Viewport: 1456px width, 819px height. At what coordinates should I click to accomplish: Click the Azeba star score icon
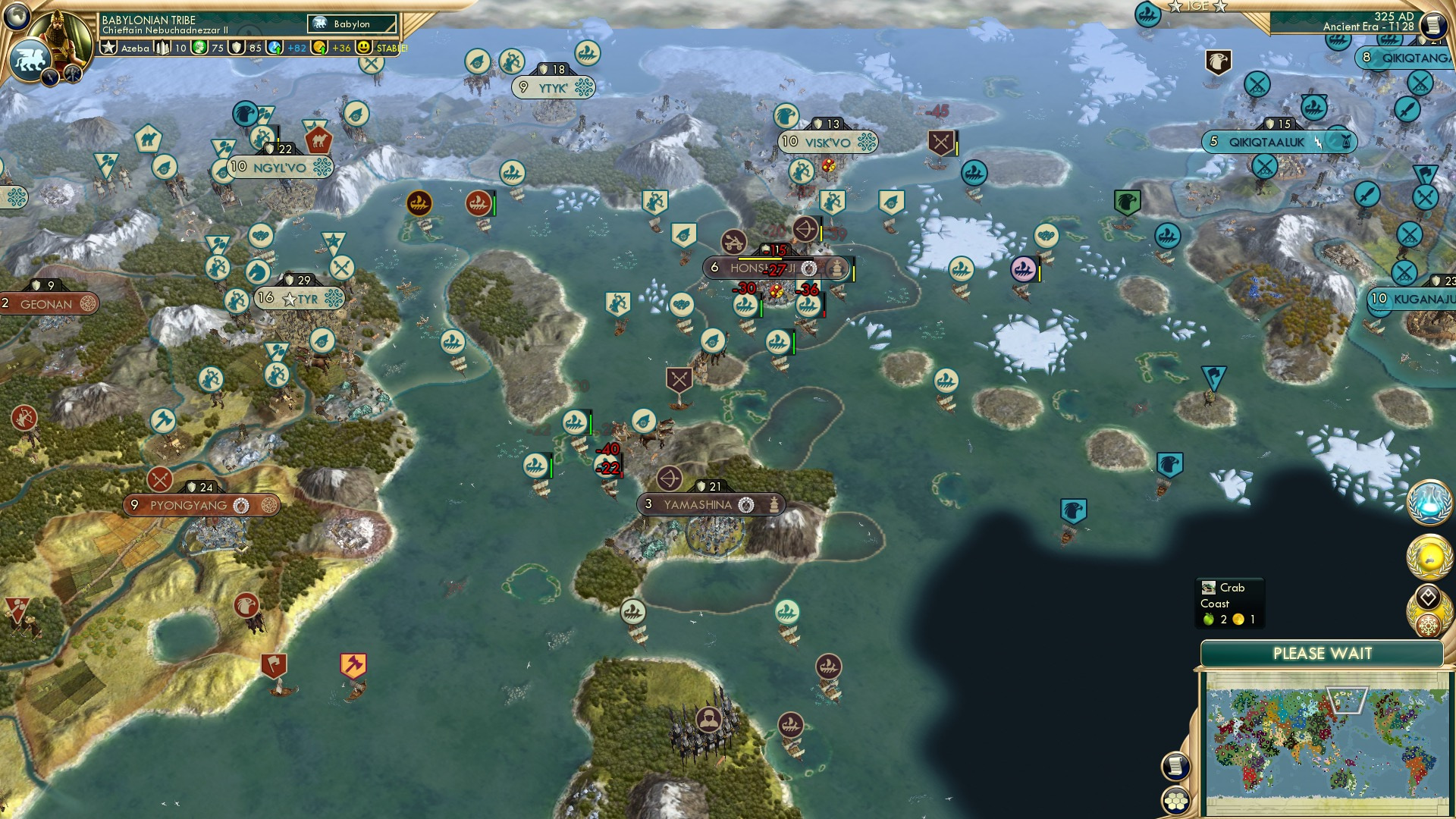(x=108, y=48)
